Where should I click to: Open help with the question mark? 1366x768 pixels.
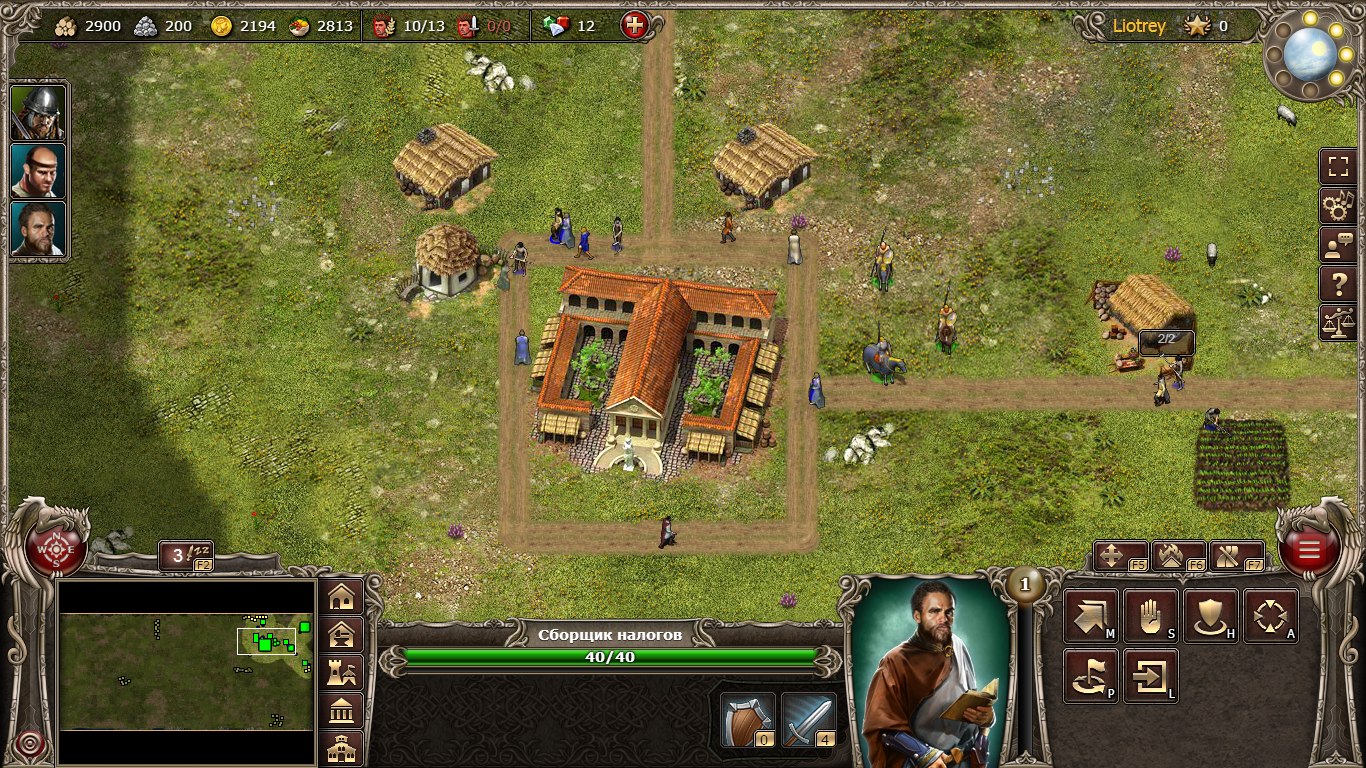coord(1337,284)
